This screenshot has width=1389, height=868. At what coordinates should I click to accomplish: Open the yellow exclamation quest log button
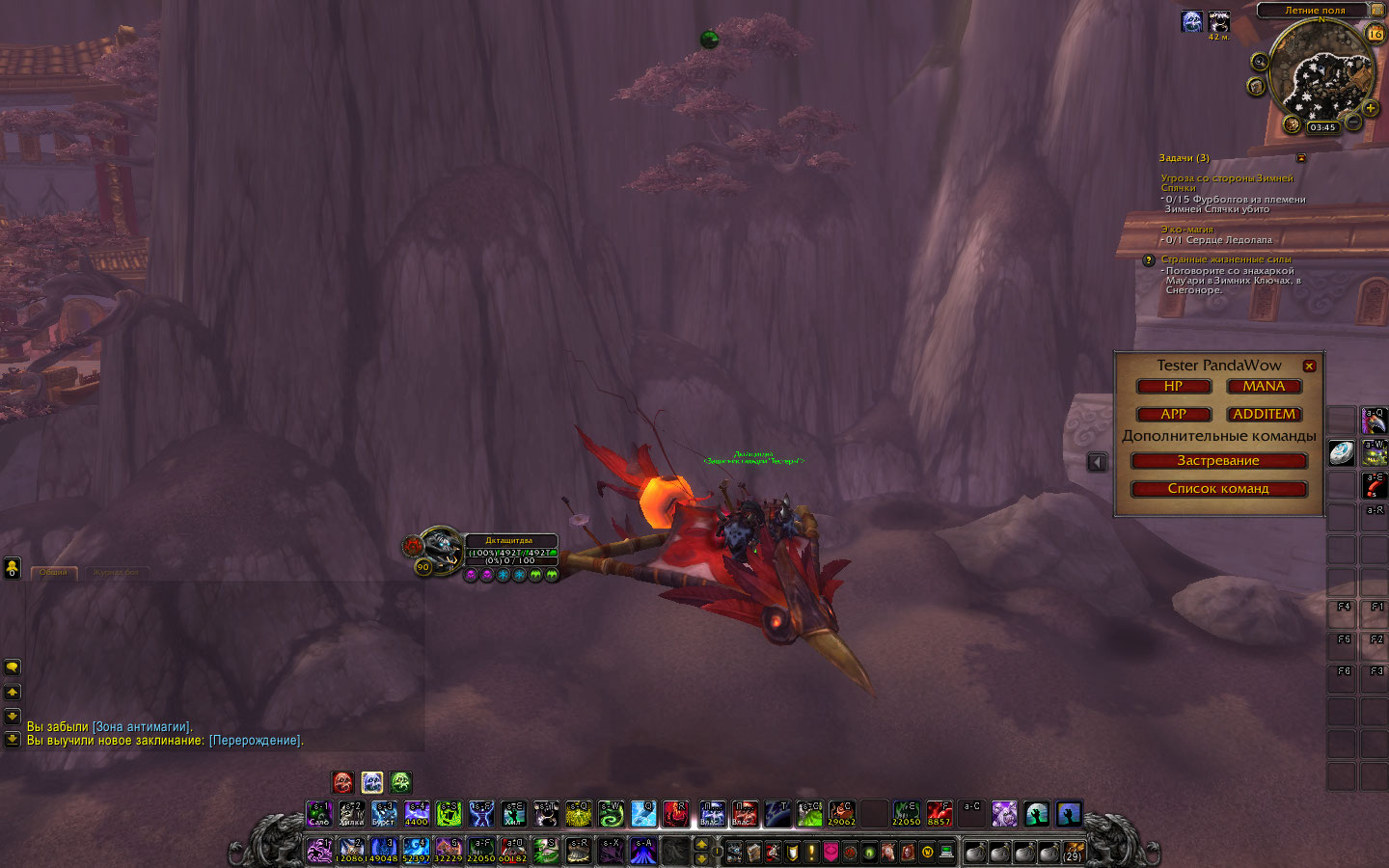[812, 853]
